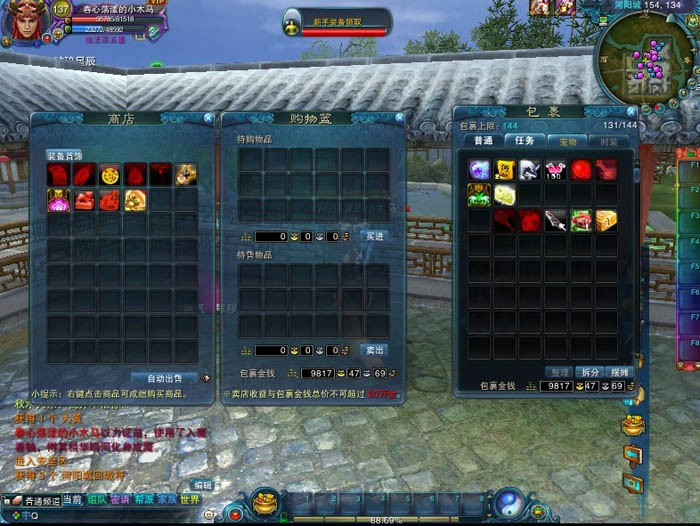Open a stall with the 摆摊 button

coord(621,372)
